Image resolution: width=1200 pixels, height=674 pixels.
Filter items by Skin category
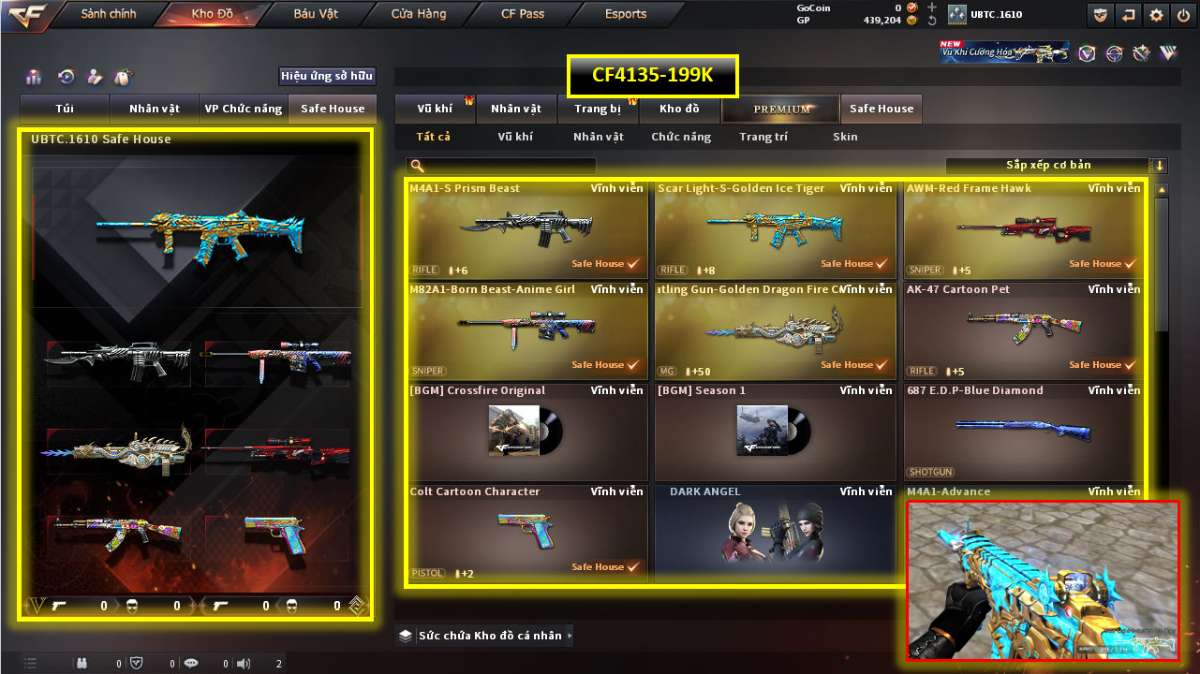click(845, 137)
